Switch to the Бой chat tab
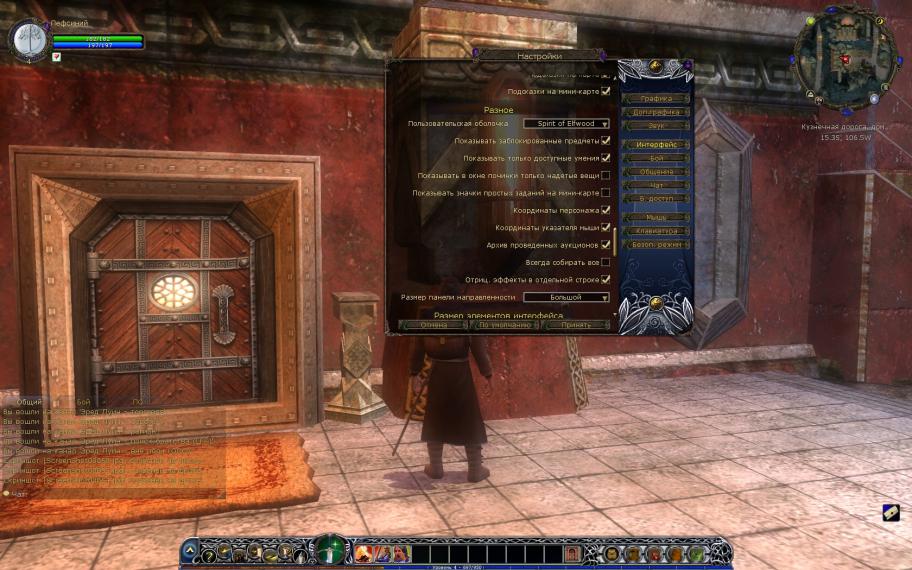This screenshot has height=570, width=912. (84, 402)
